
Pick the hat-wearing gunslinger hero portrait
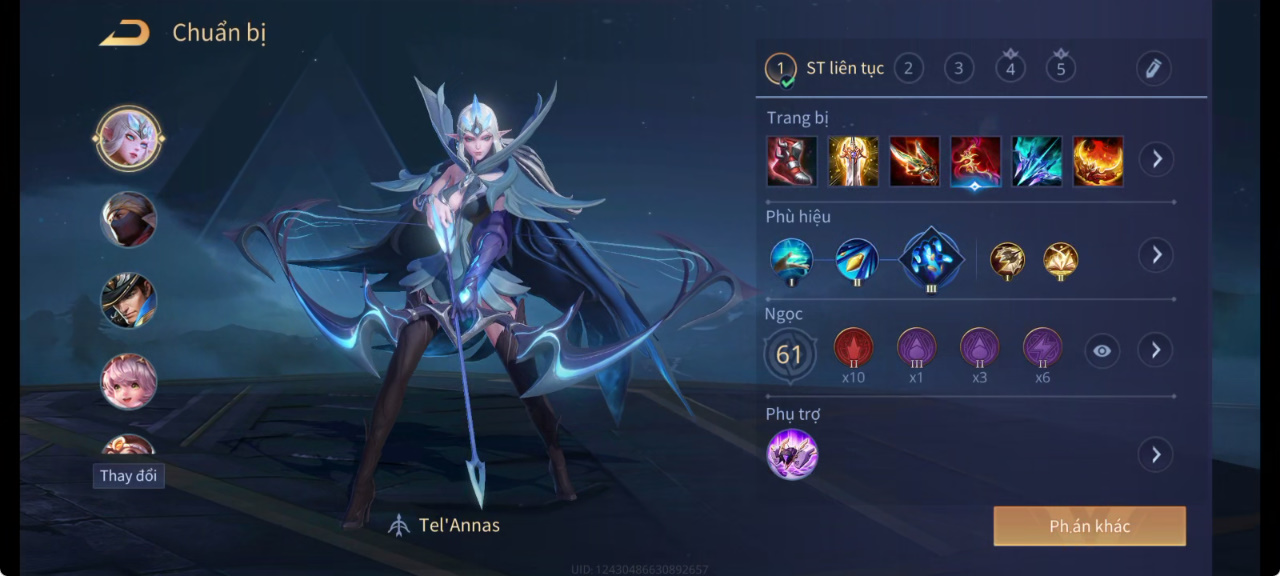[x=129, y=300]
